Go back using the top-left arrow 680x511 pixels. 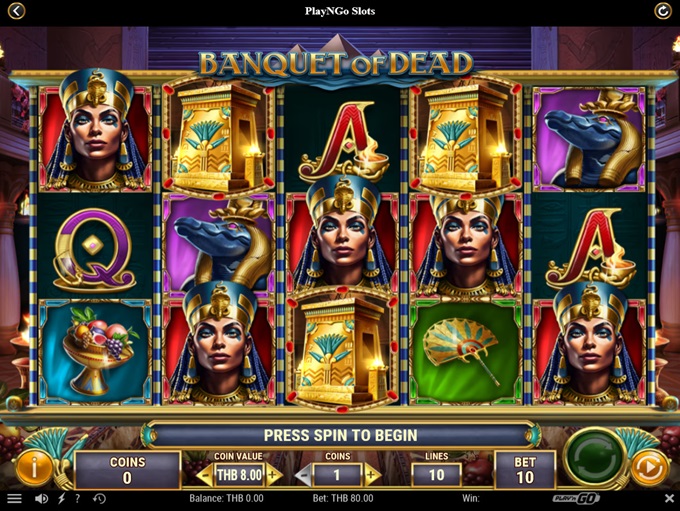coord(16,11)
